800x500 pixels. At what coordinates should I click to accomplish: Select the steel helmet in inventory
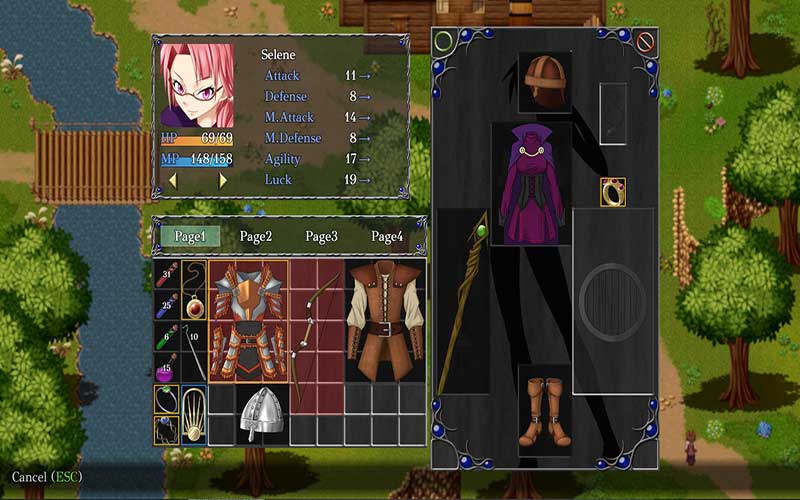pyautogui.click(x=261, y=413)
